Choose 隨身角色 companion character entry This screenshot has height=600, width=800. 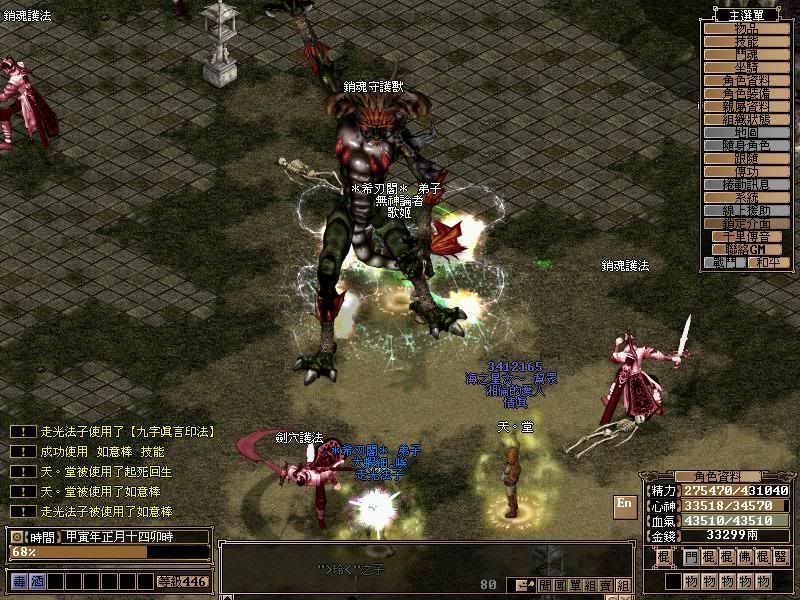click(747, 146)
